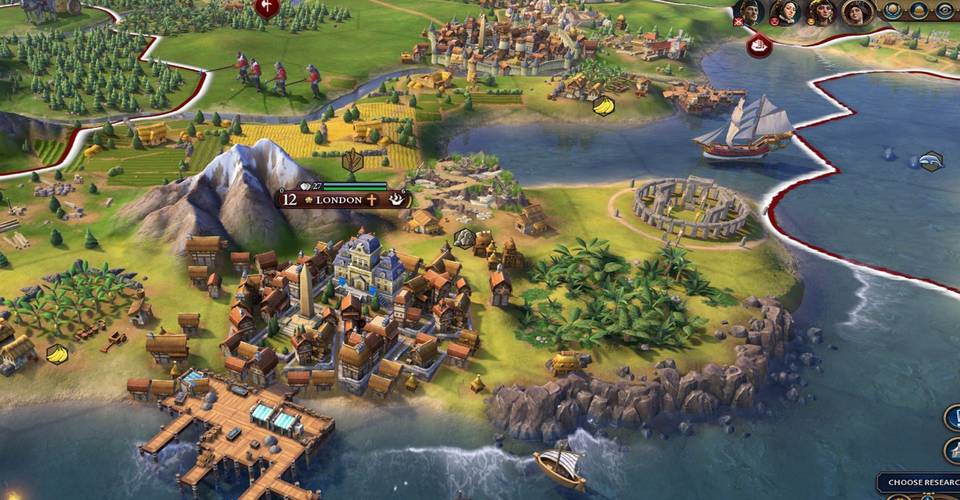Select the red unit flag at top

click(x=267, y=9)
